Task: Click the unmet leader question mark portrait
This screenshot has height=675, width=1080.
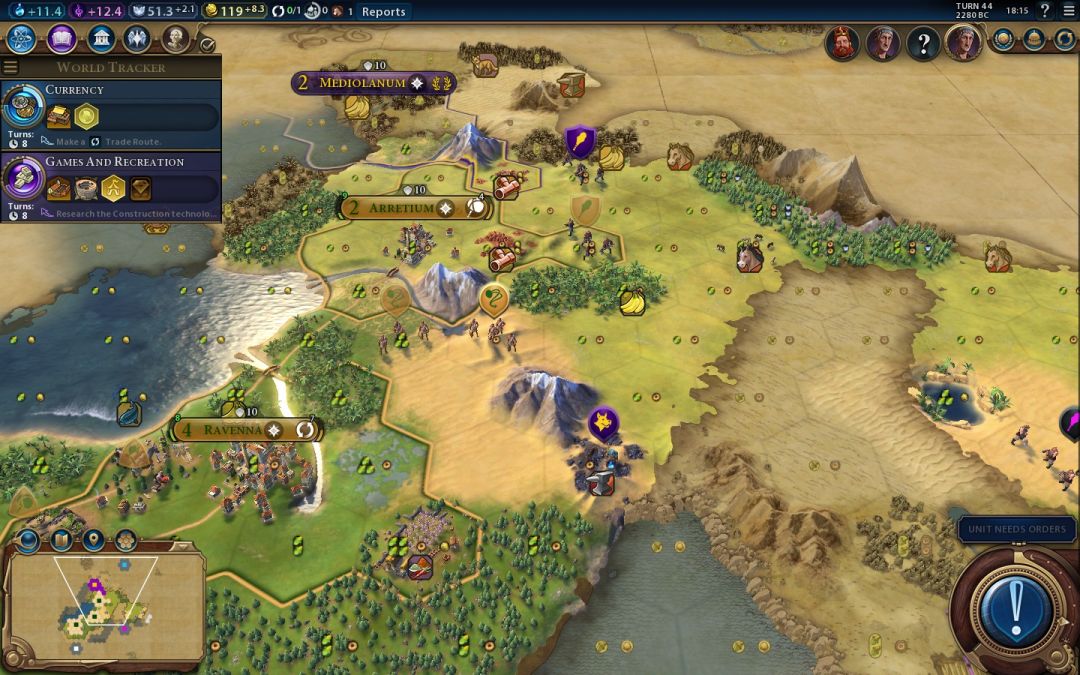Action: pyautogui.click(x=922, y=44)
